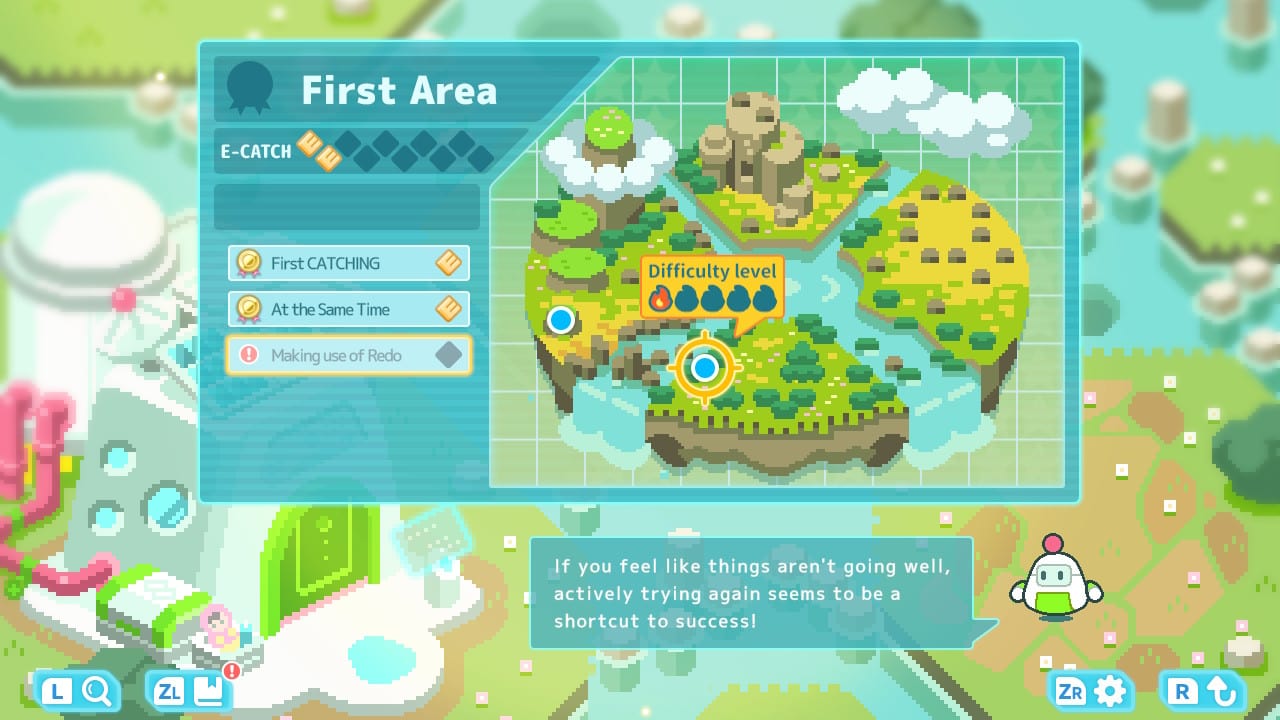
Task: Select the magnifying glass search icon near L button
Action: pyautogui.click(x=97, y=690)
